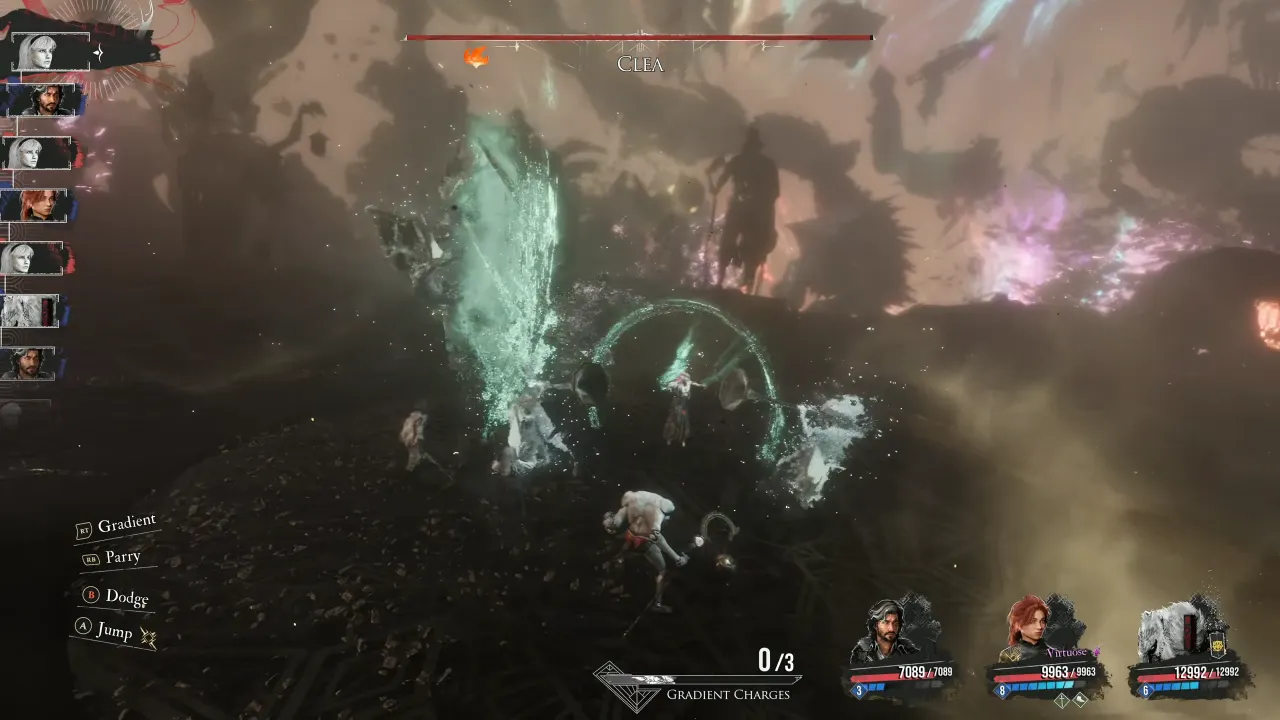Click the Gradient Charges emblem
This screenshot has width=1280, height=720.
[x=627, y=686]
